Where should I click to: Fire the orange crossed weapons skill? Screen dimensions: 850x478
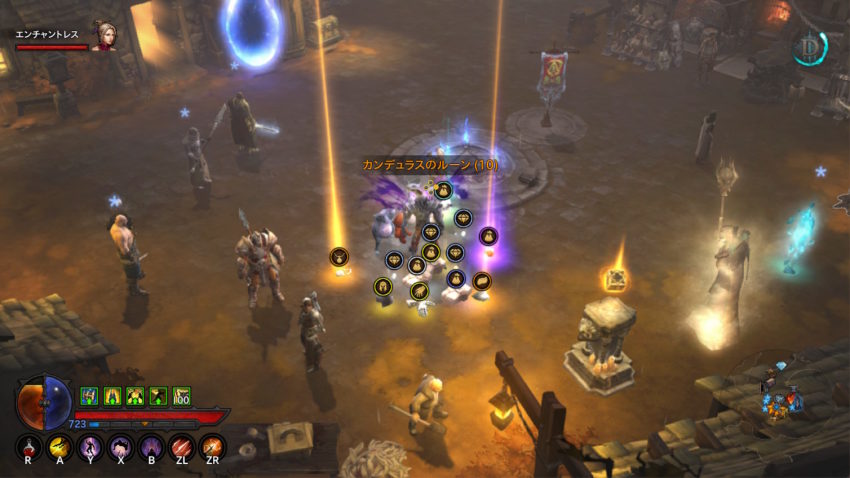coord(212,447)
